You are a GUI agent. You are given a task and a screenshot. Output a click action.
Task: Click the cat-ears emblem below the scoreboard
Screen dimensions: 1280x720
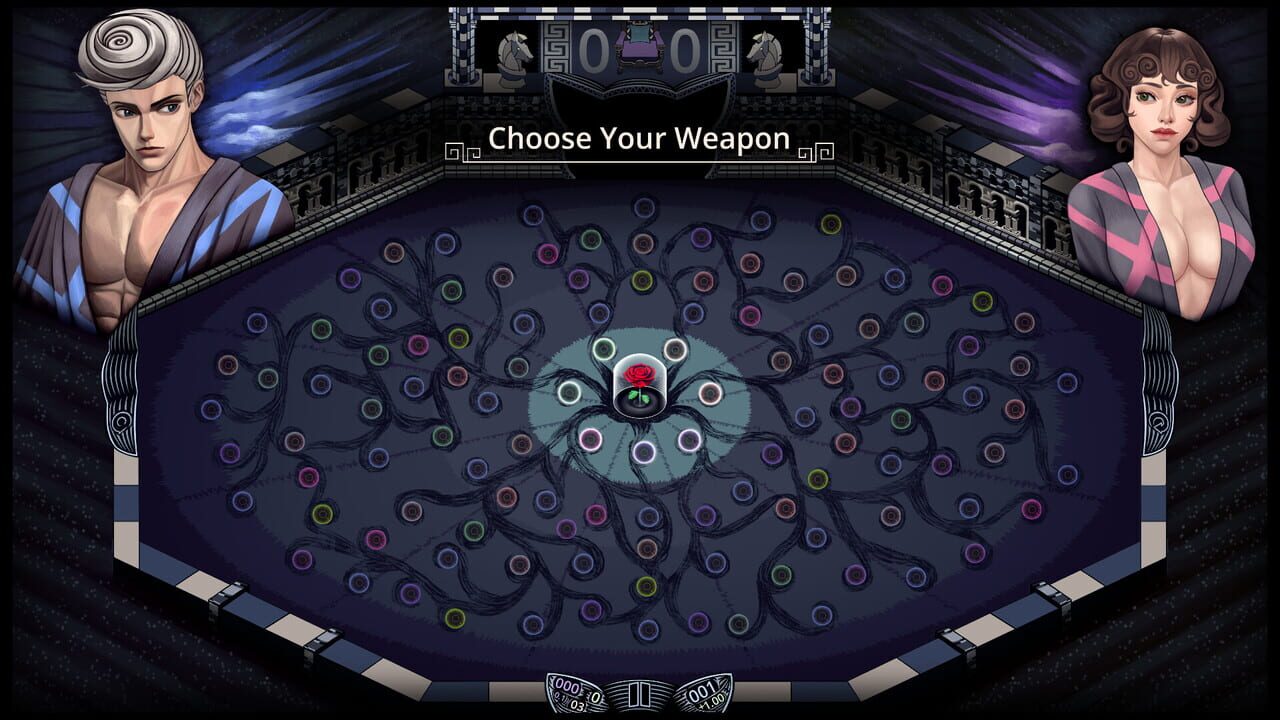(640, 95)
